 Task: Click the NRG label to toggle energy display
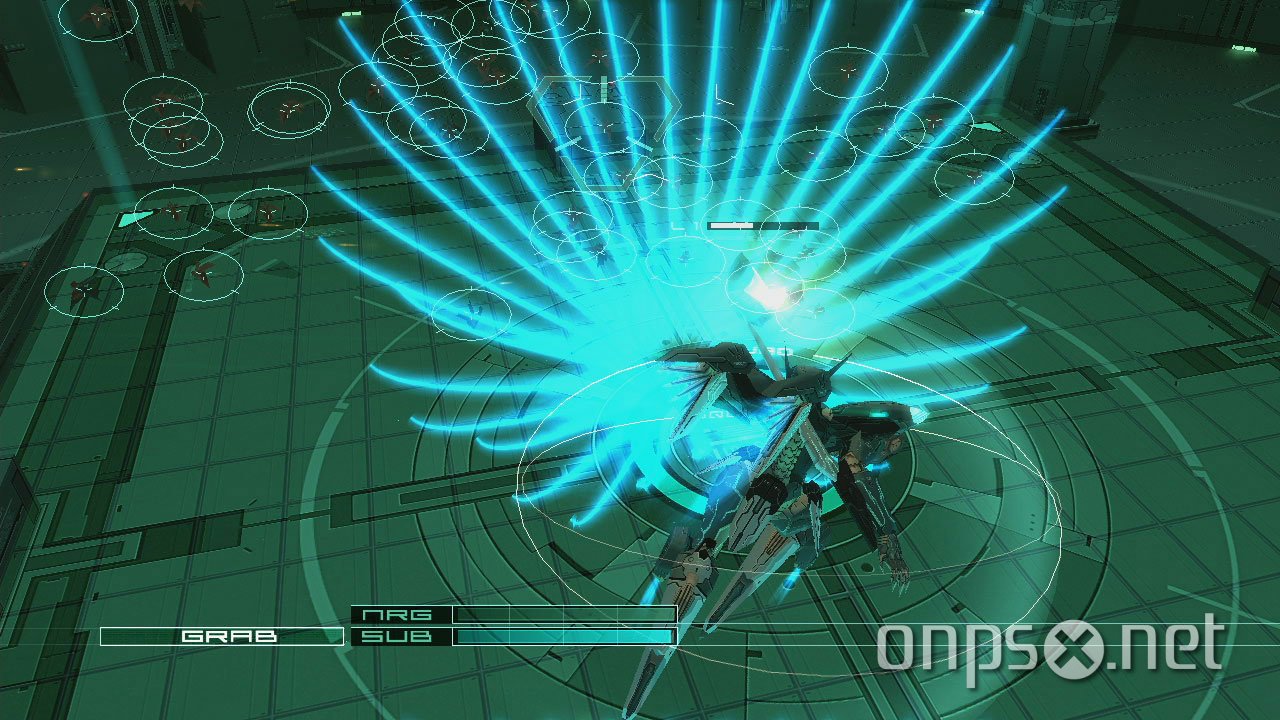[x=398, y=614]
